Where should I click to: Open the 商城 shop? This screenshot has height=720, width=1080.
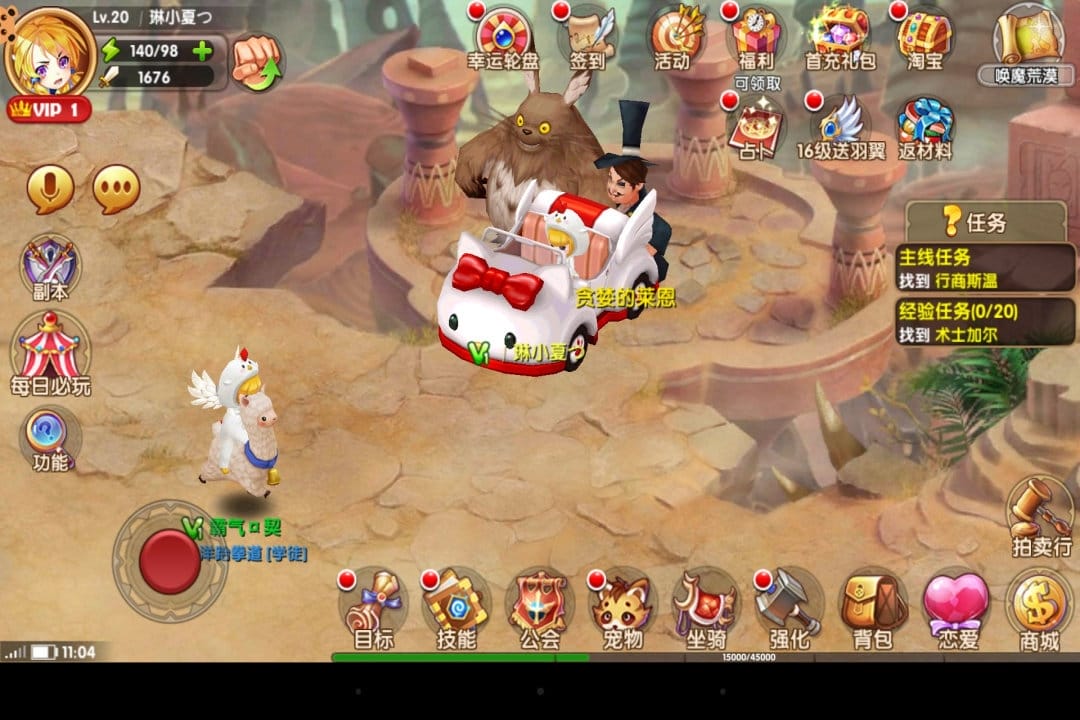pos(1038,608)
